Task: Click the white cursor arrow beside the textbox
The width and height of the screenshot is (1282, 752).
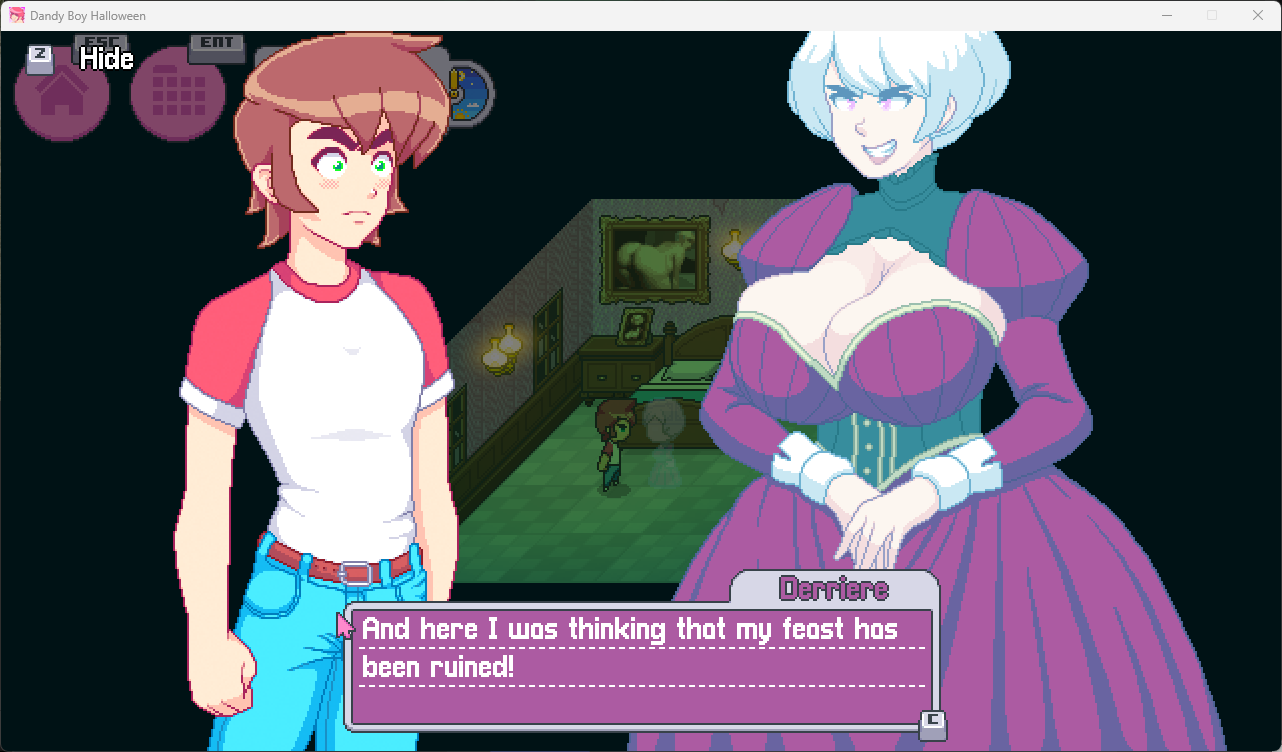Action: (342, 625)
